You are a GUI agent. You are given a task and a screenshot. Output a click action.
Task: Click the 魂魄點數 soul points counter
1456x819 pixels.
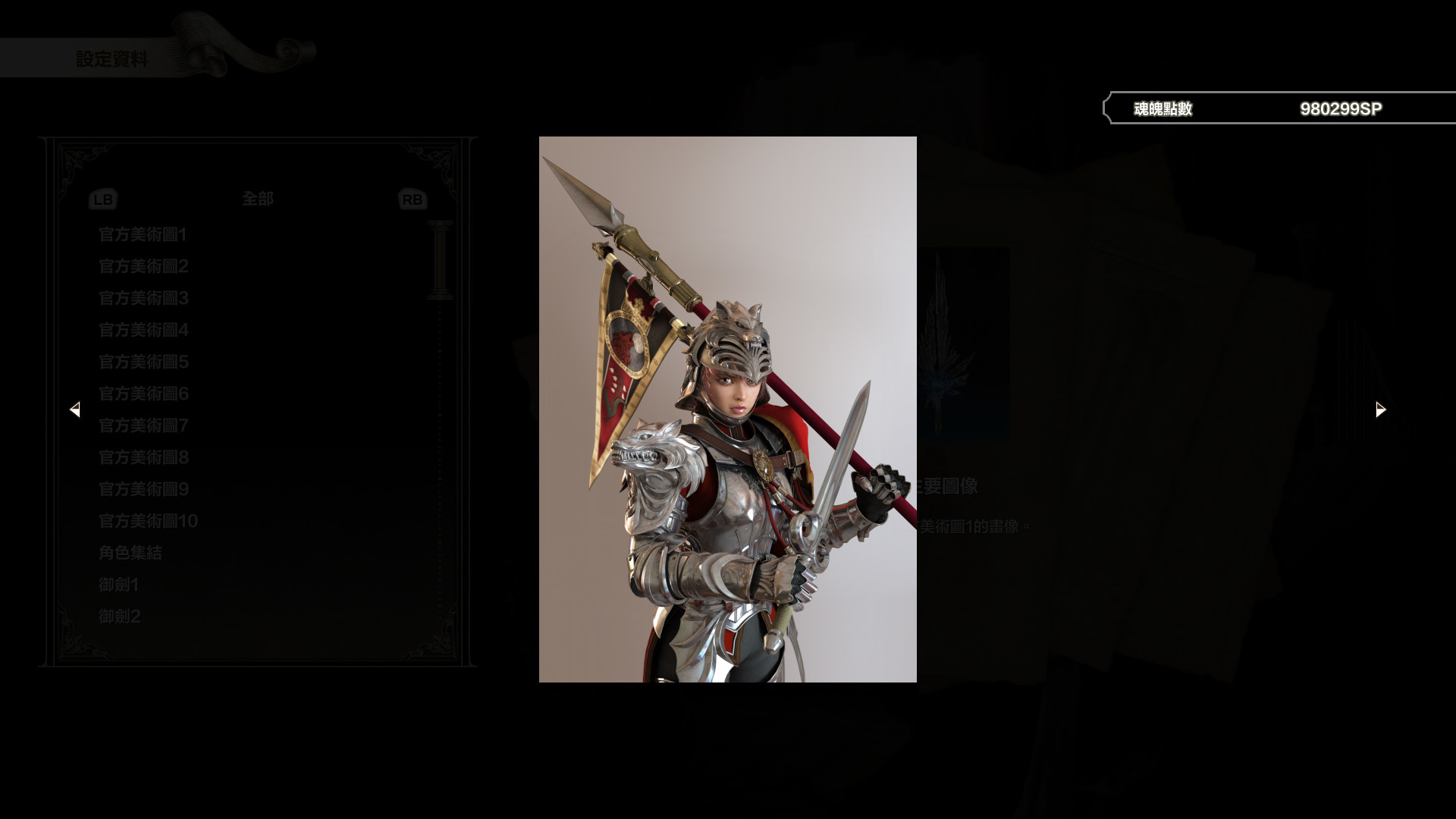click(1162, 108)
